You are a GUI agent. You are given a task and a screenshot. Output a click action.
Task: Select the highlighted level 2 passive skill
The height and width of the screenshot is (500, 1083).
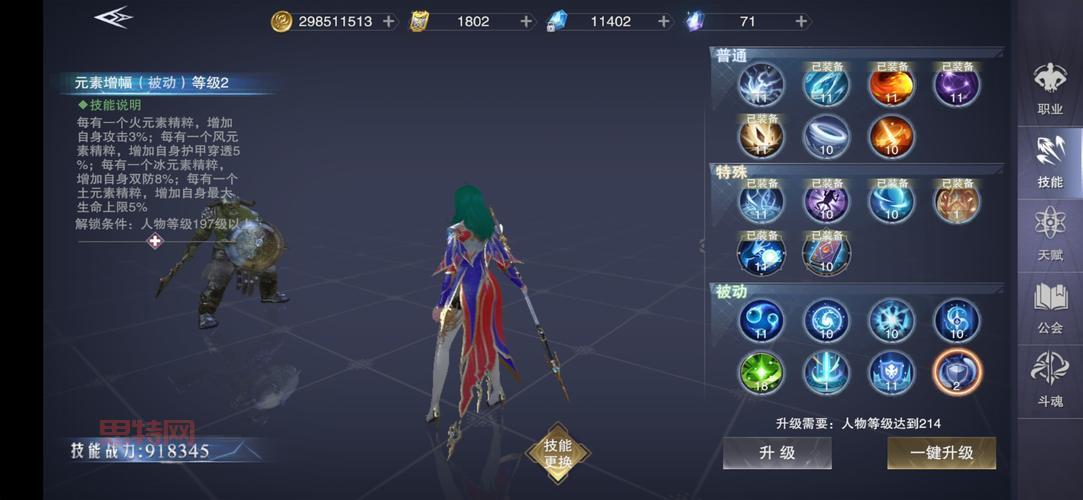tap(956, 373)
